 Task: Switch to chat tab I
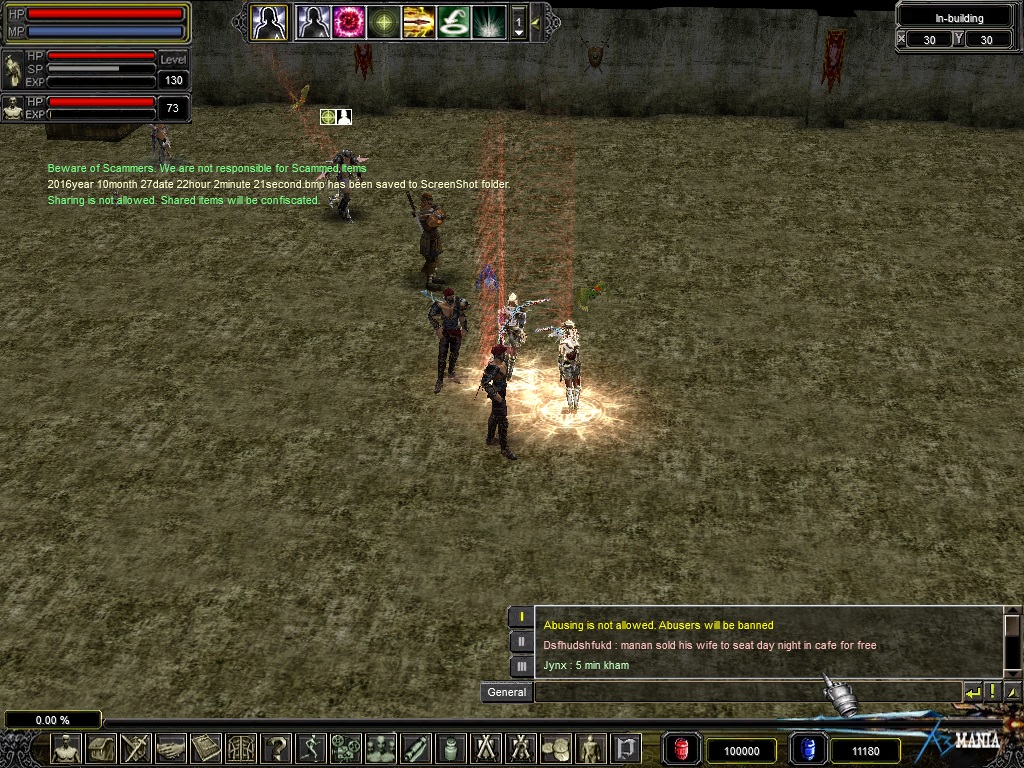(521, 617)
